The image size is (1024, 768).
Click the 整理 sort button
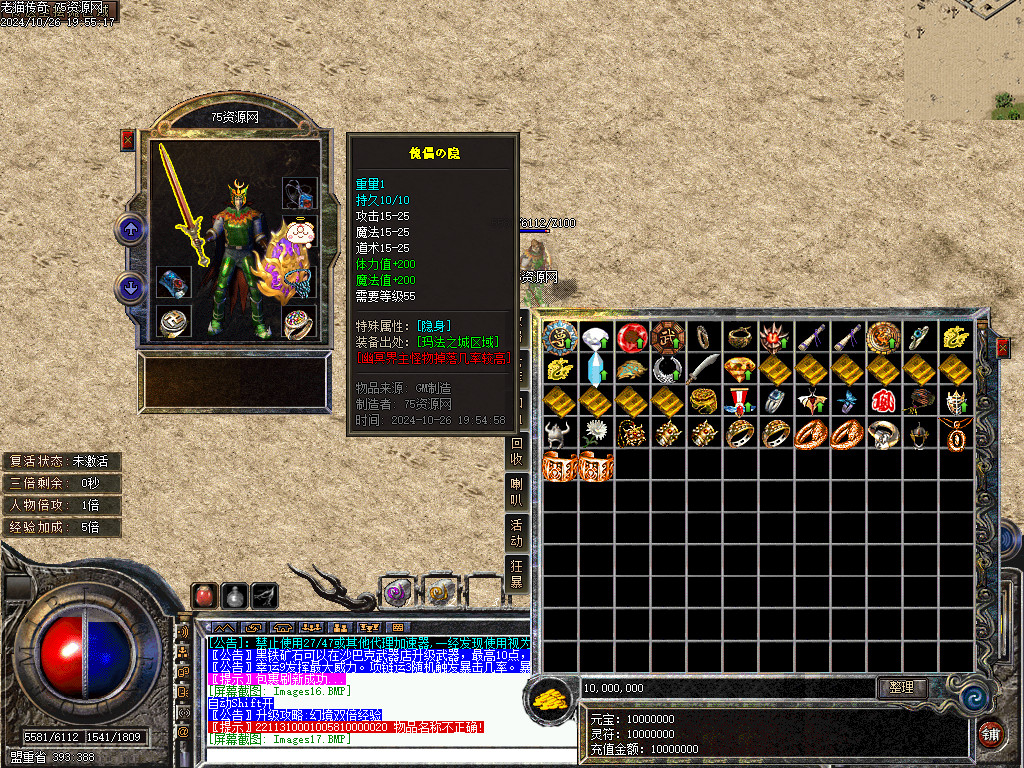[902, 688]
